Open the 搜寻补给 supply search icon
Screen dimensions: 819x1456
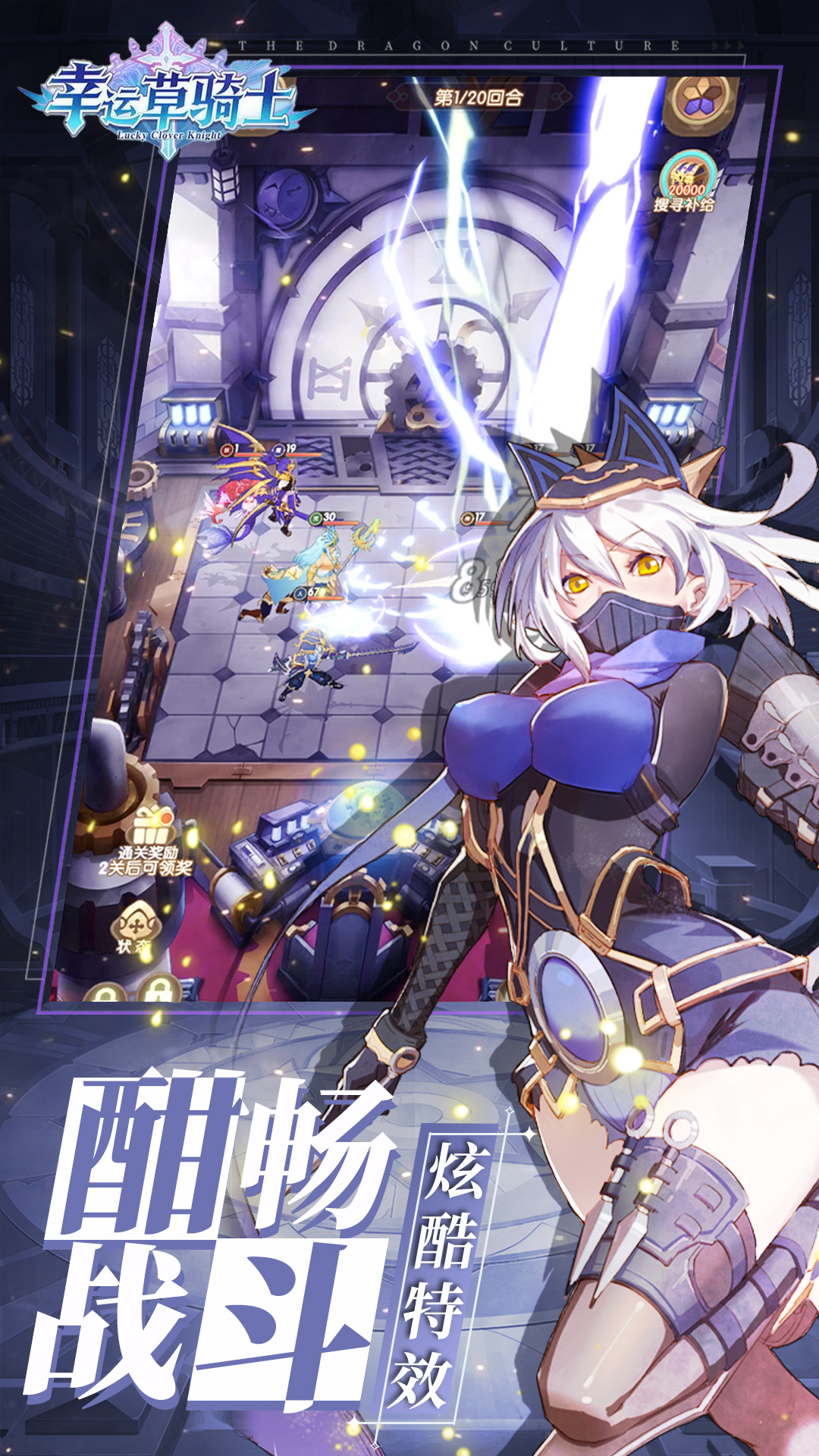point(686,181)
